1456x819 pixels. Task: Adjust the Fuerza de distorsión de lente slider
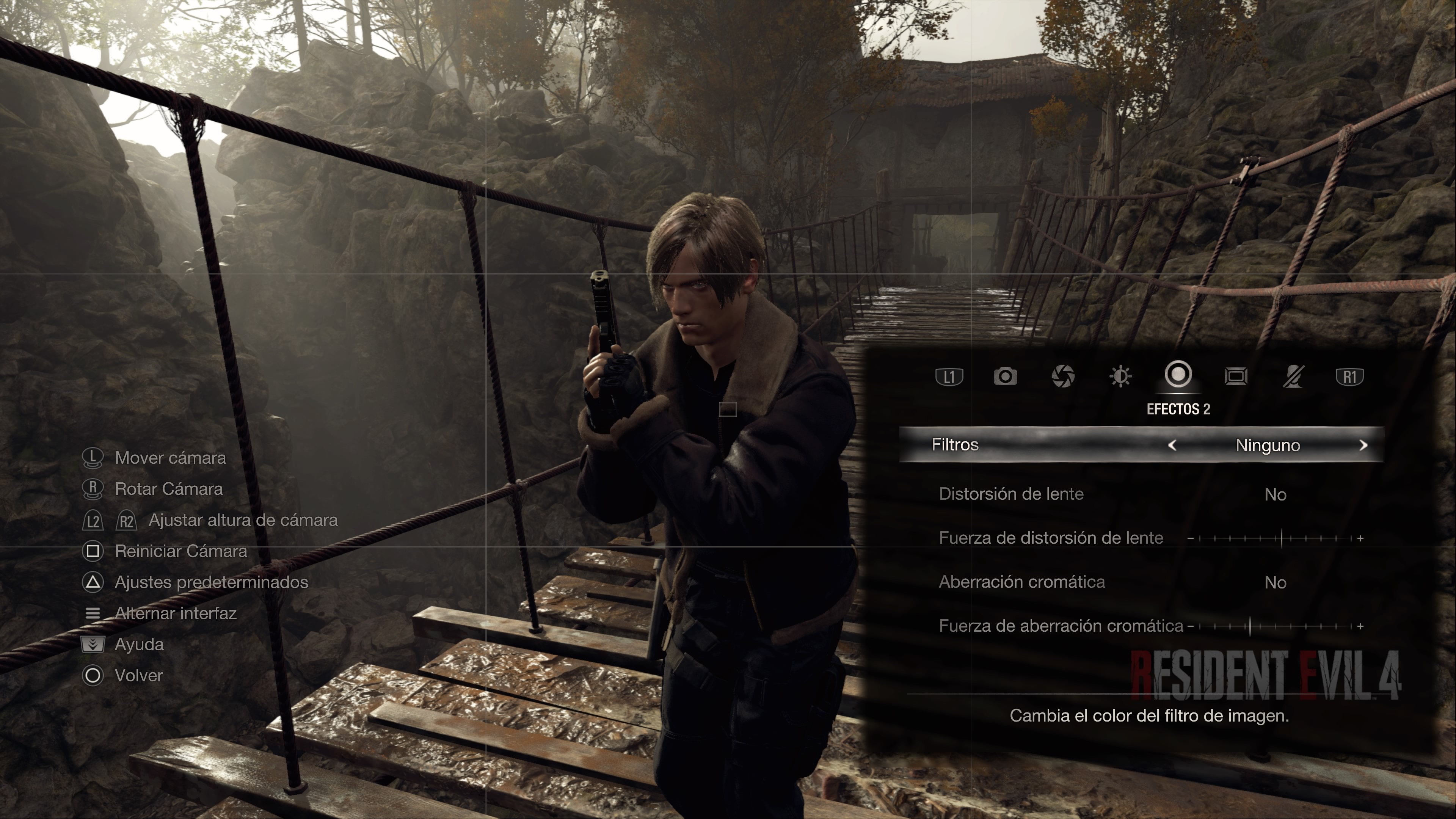1281,538
